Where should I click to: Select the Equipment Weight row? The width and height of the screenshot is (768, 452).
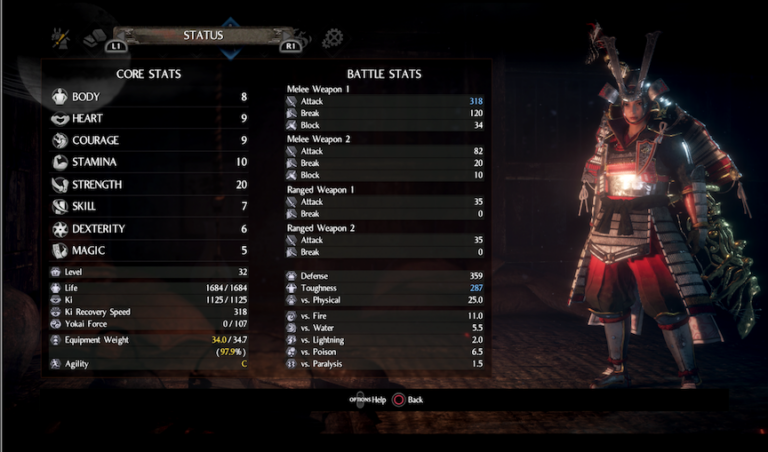click(x=150, y=340)
